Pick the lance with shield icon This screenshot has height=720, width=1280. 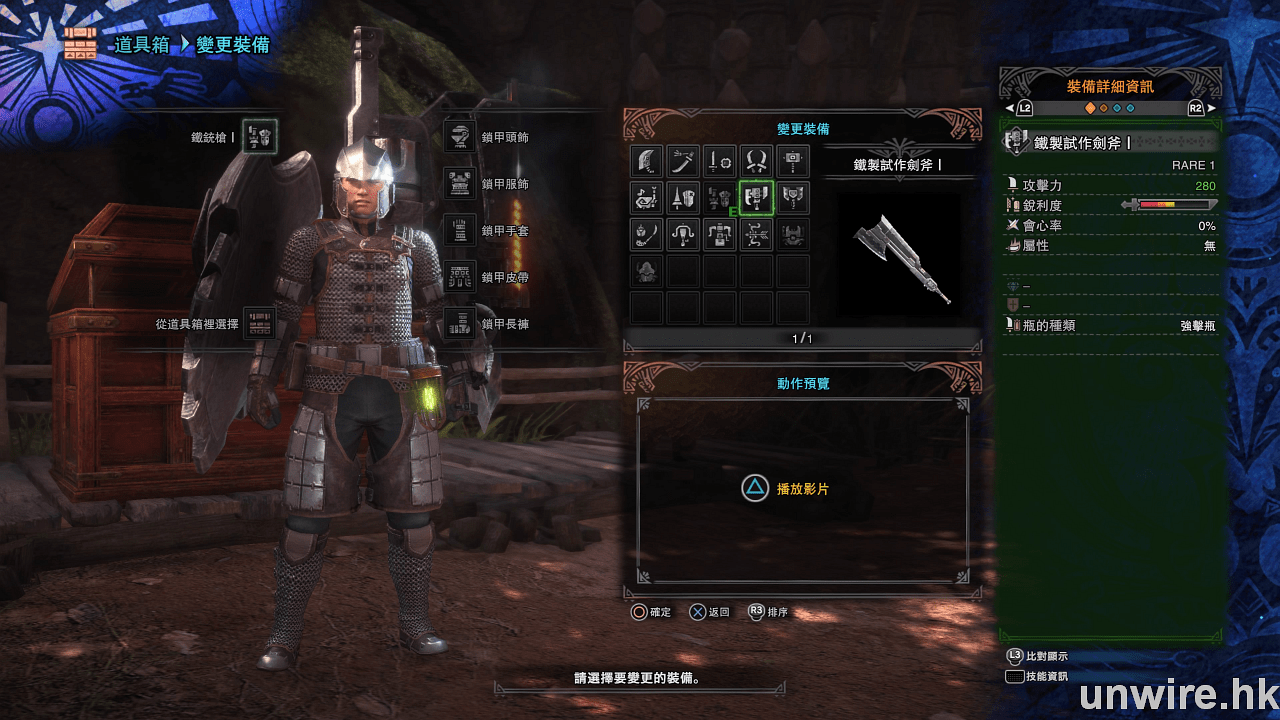tap(684, 198)
